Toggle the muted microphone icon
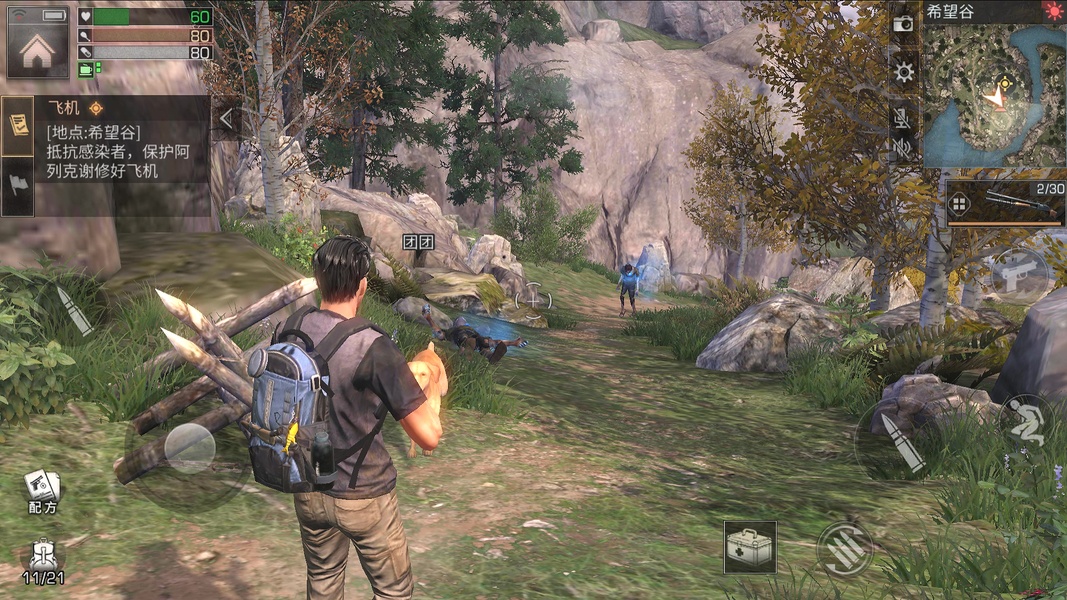This screenshot has width=1067, height=600. coord(903,117)
